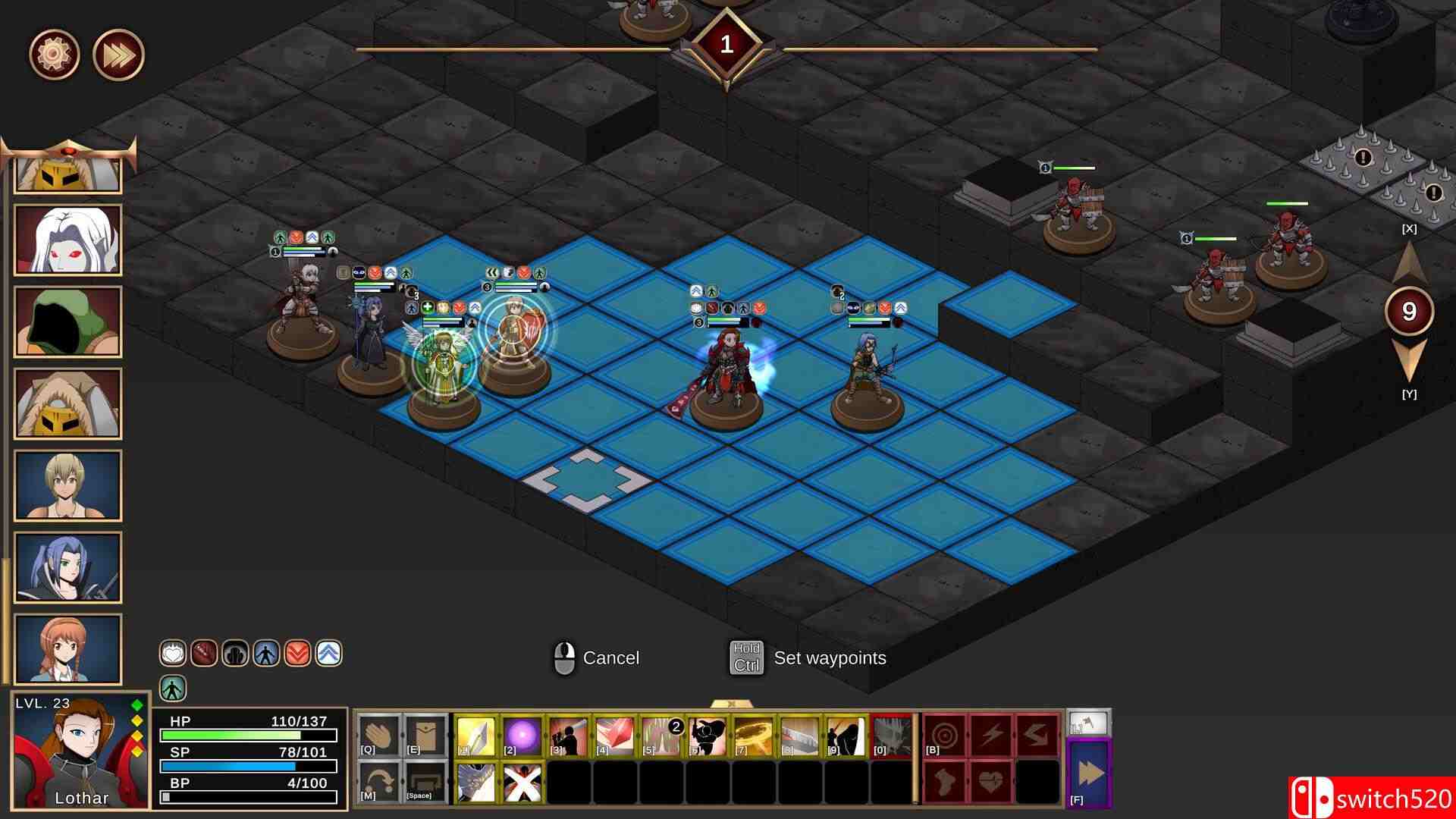This screenshot has height=819, width=1456.
Task: Click the green standing figure buff icon
Action: [173, 689]
